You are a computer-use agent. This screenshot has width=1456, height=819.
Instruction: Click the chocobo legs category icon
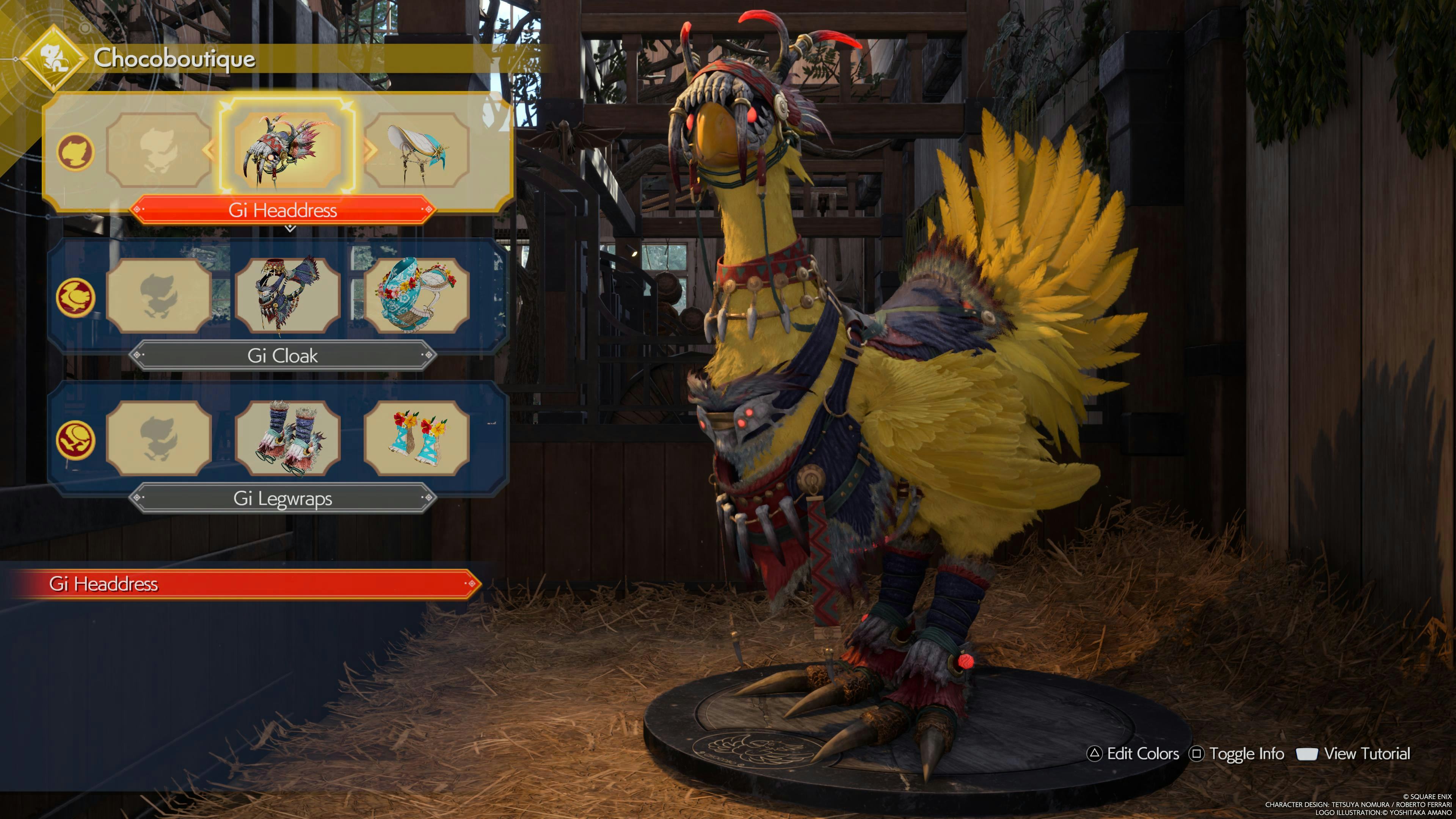click(75, 440)
